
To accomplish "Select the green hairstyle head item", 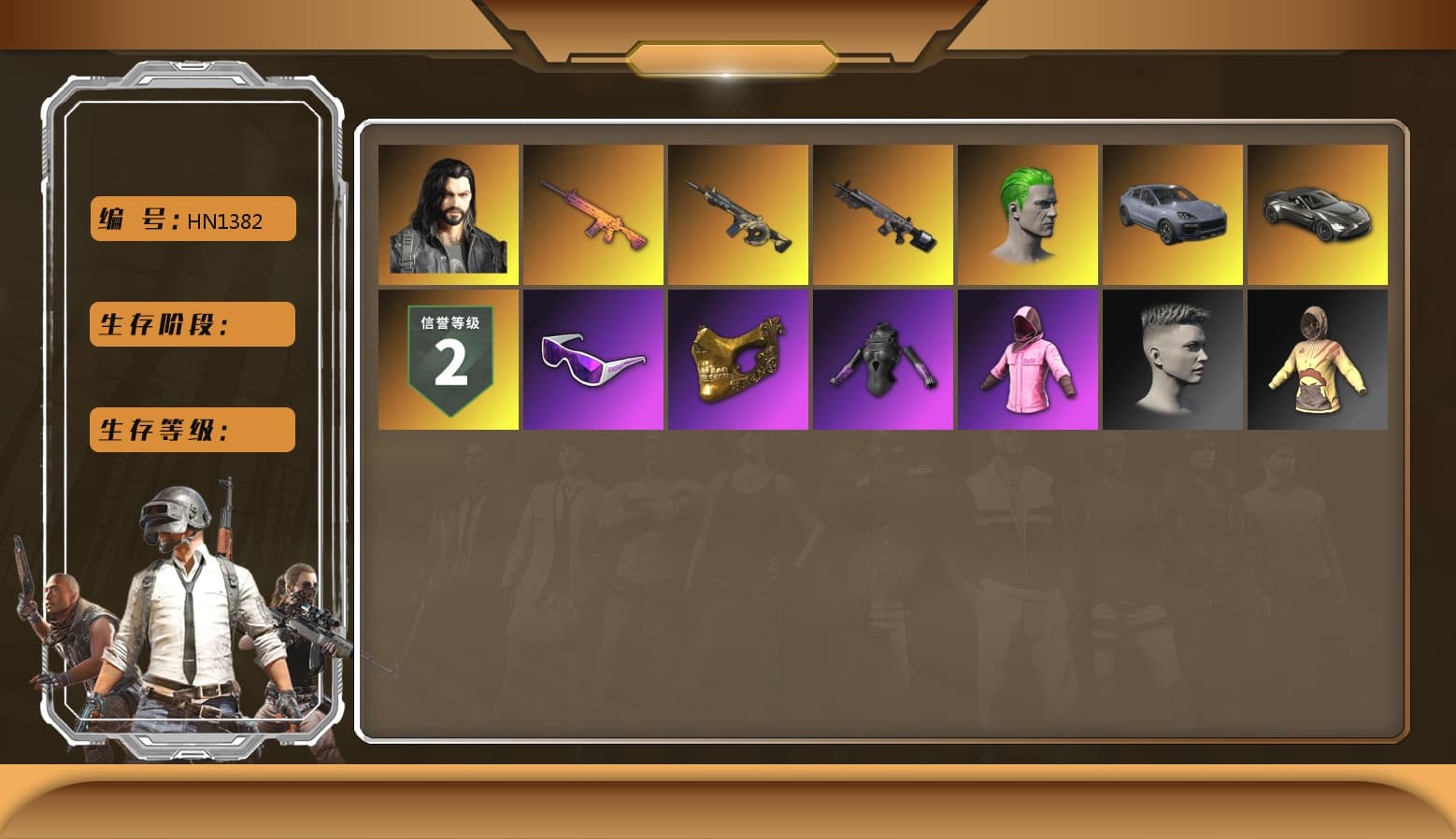I will point(1028,214).
